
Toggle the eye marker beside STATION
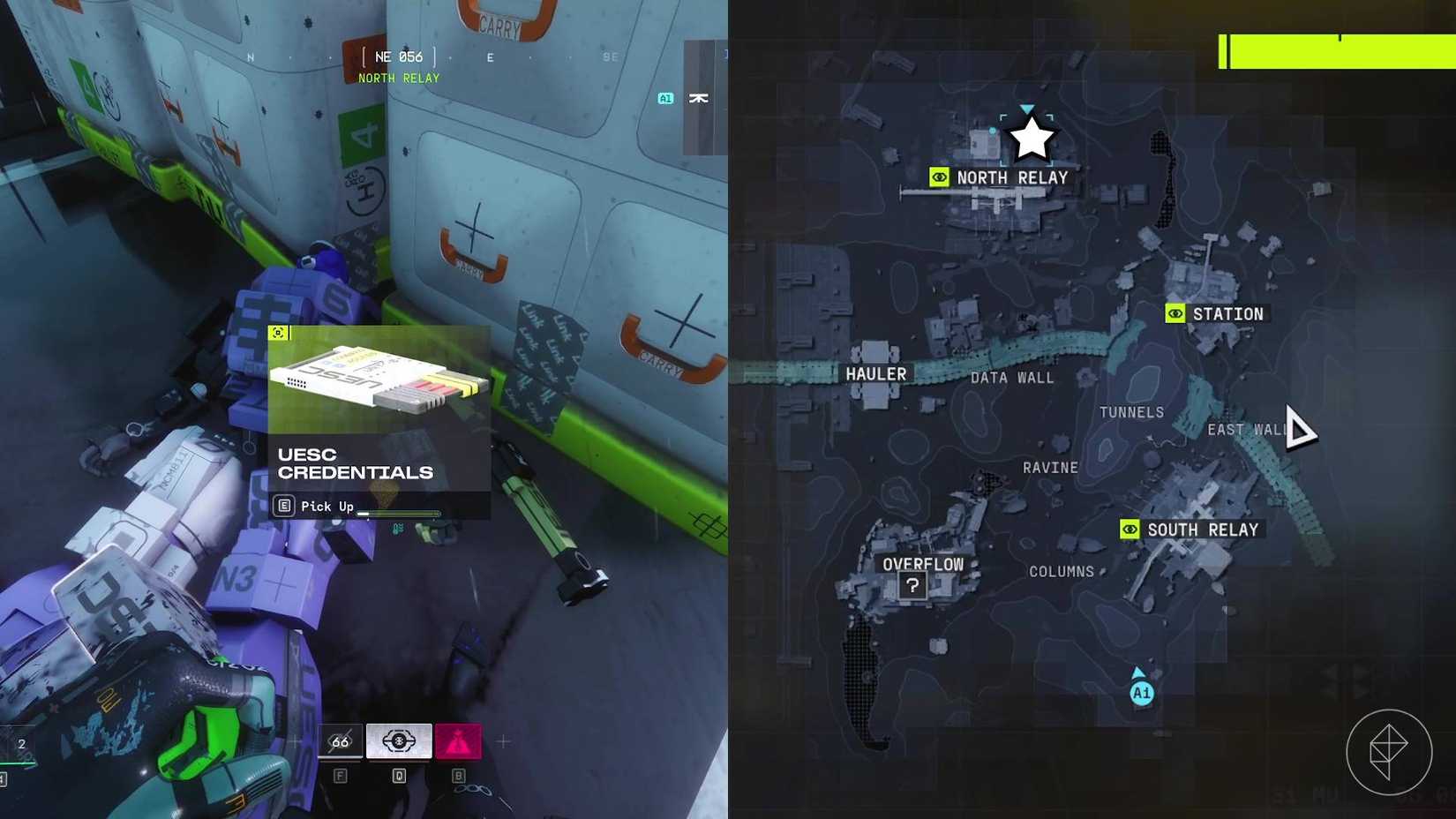[1175, 313]
